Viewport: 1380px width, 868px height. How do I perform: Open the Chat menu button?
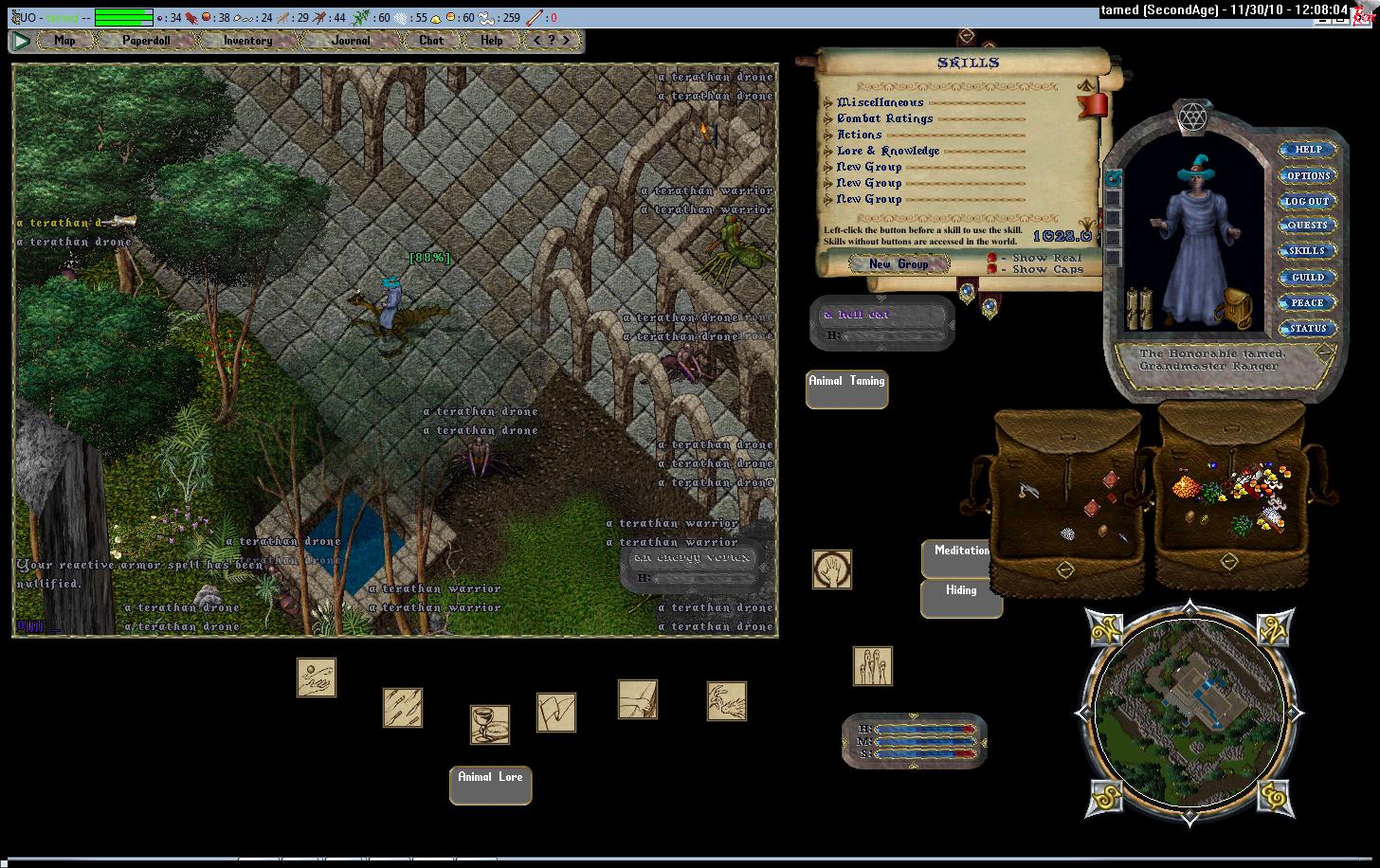tap(431, 41)
